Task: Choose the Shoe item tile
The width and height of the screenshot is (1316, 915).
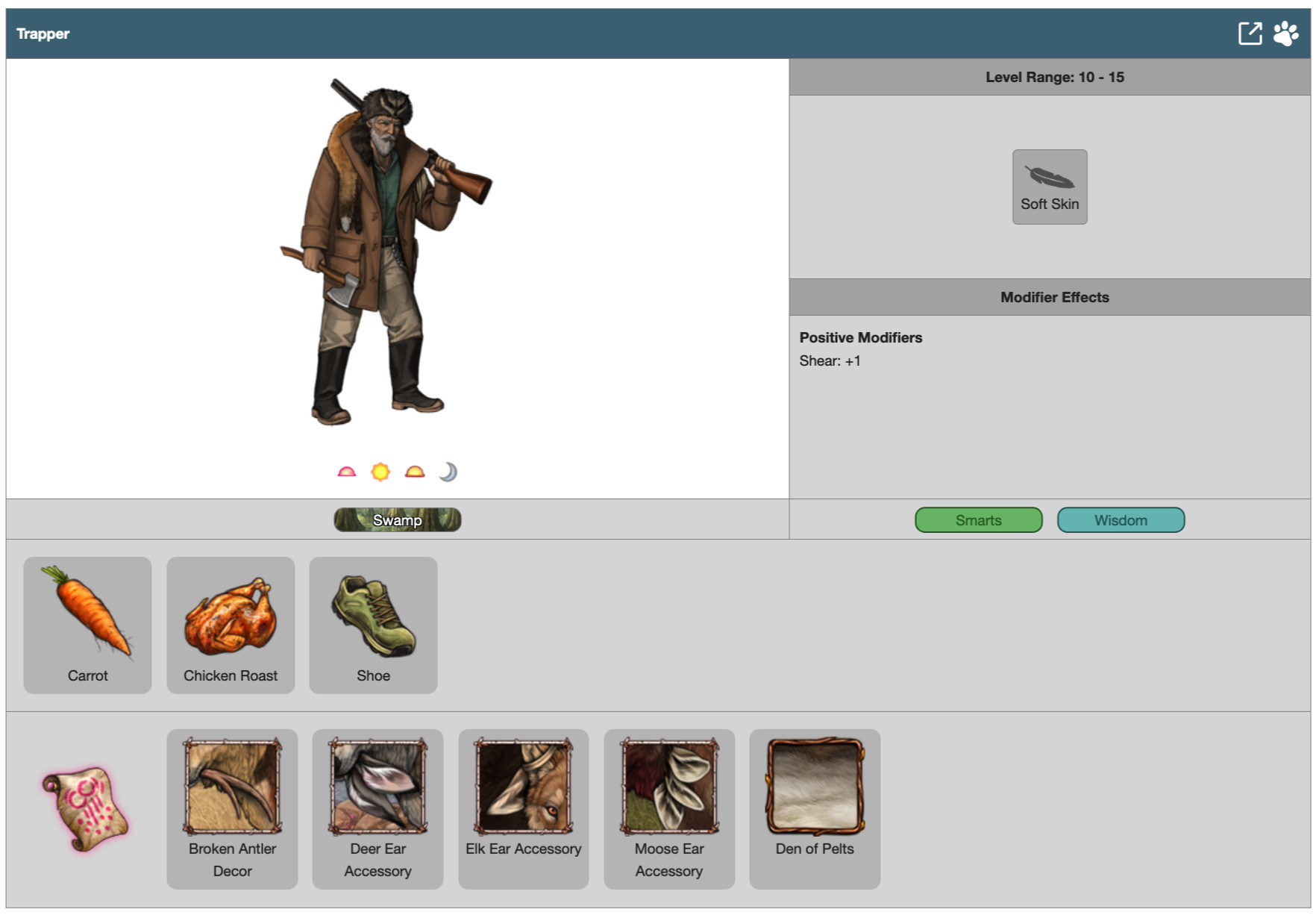Action: tap(373, 625)
